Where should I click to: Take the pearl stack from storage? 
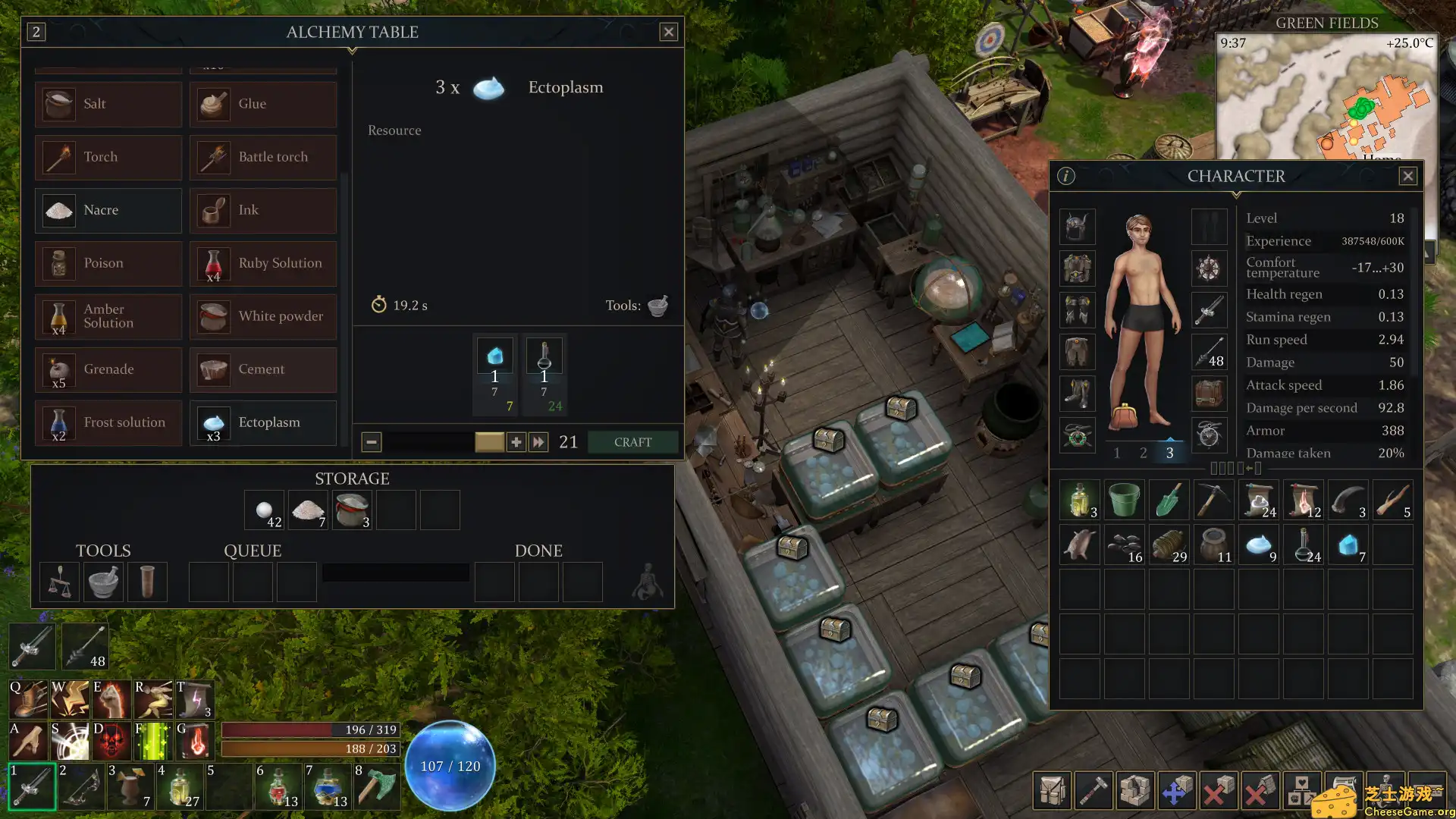coord(265,510)
